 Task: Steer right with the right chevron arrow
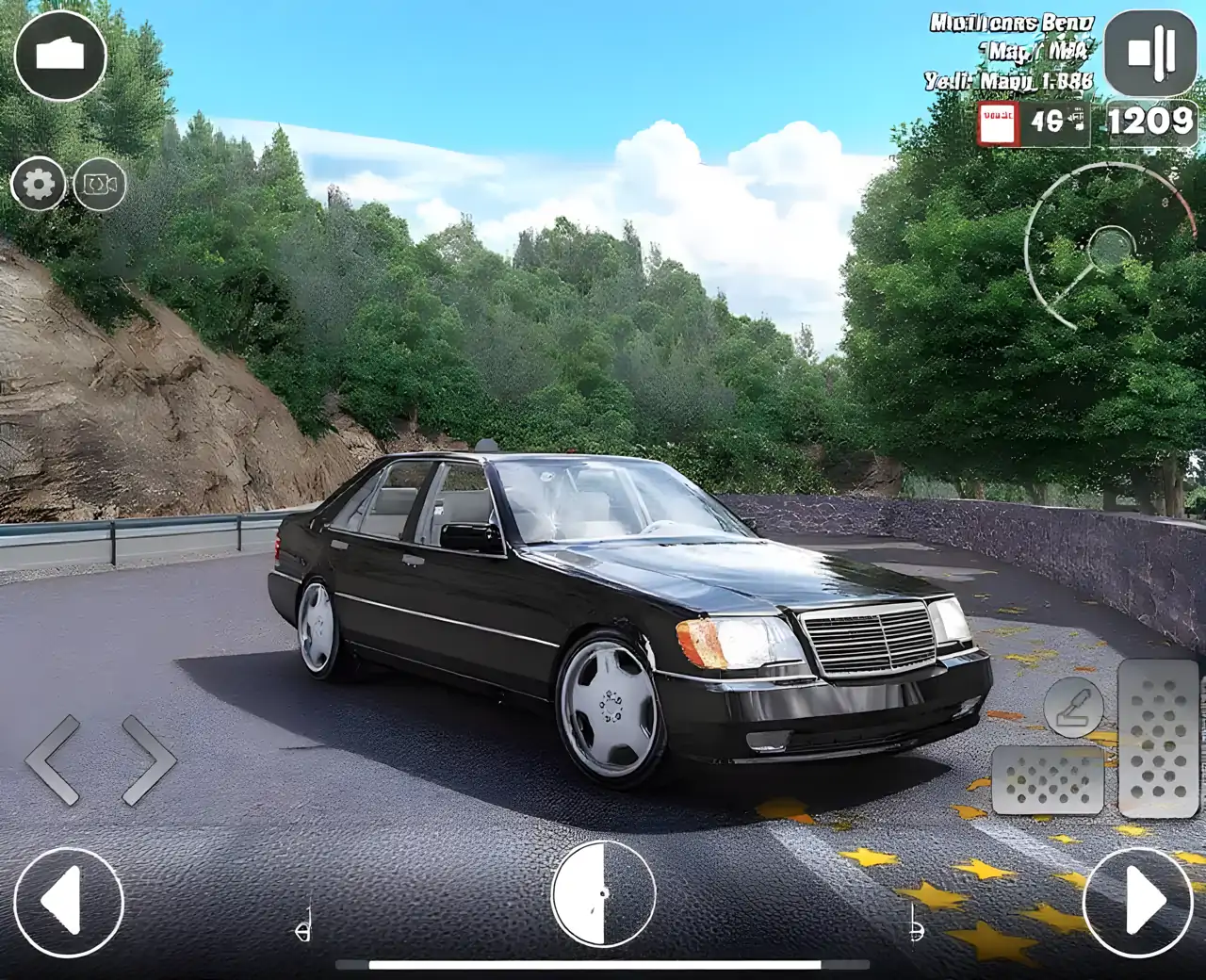click(148, 759)
